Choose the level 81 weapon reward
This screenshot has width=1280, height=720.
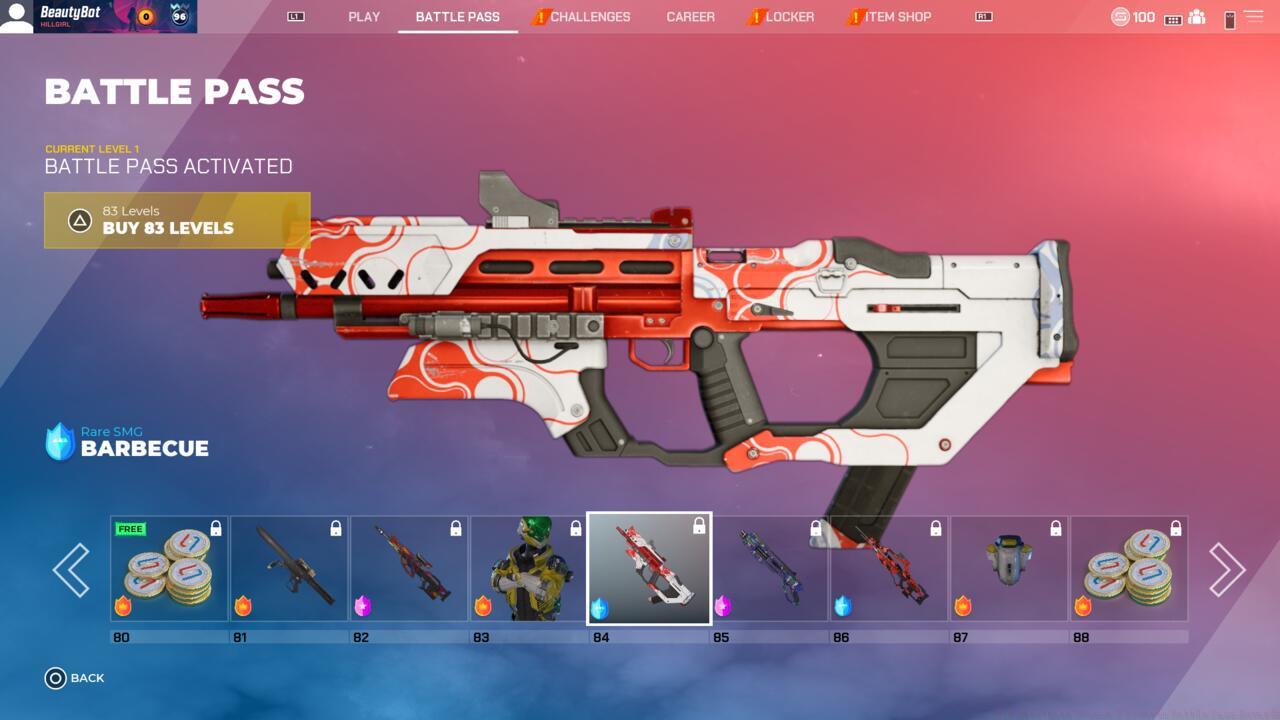(289, 569)
